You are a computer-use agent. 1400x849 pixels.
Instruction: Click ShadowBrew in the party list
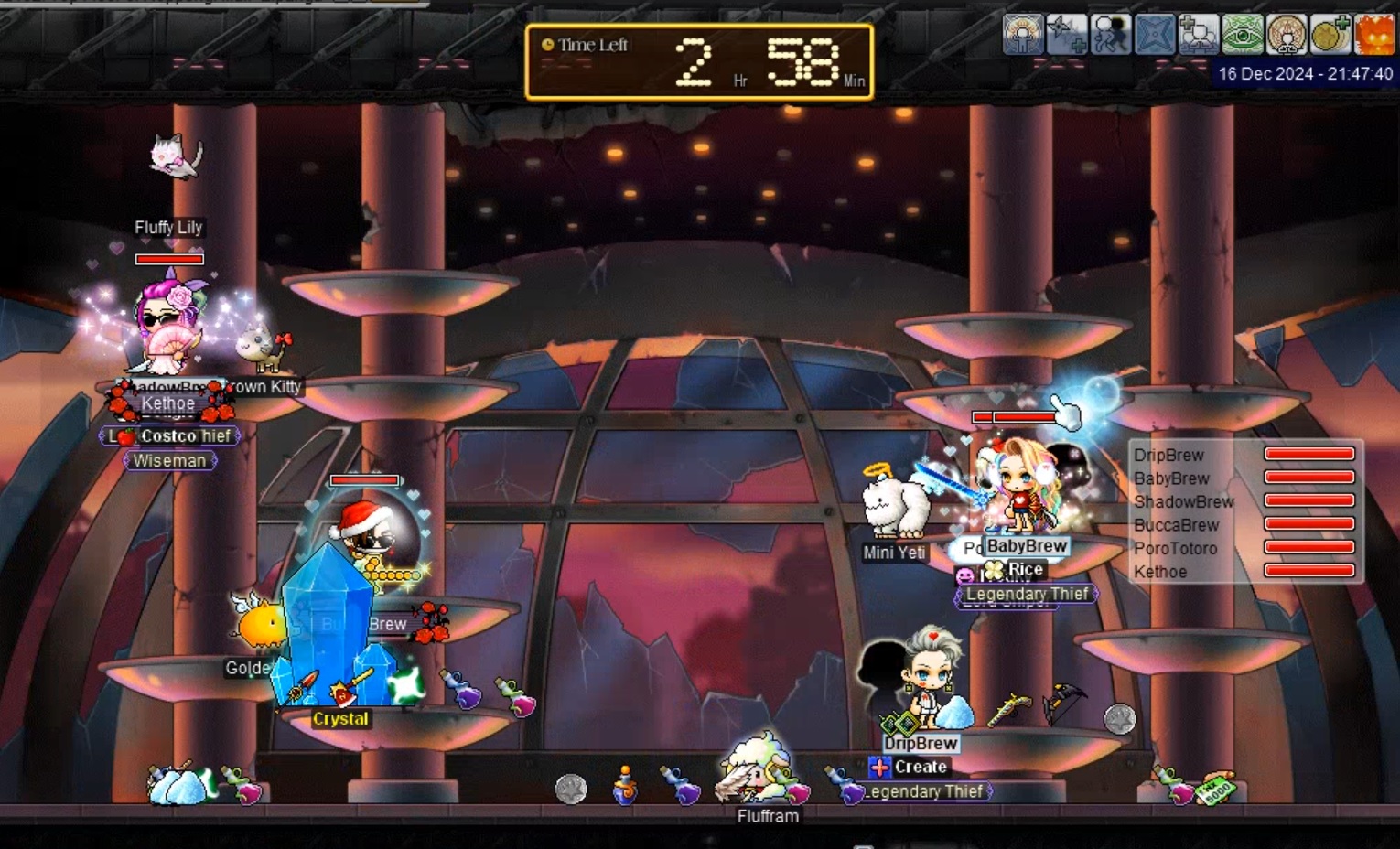pyautogui.click(x=1183, y=501)
